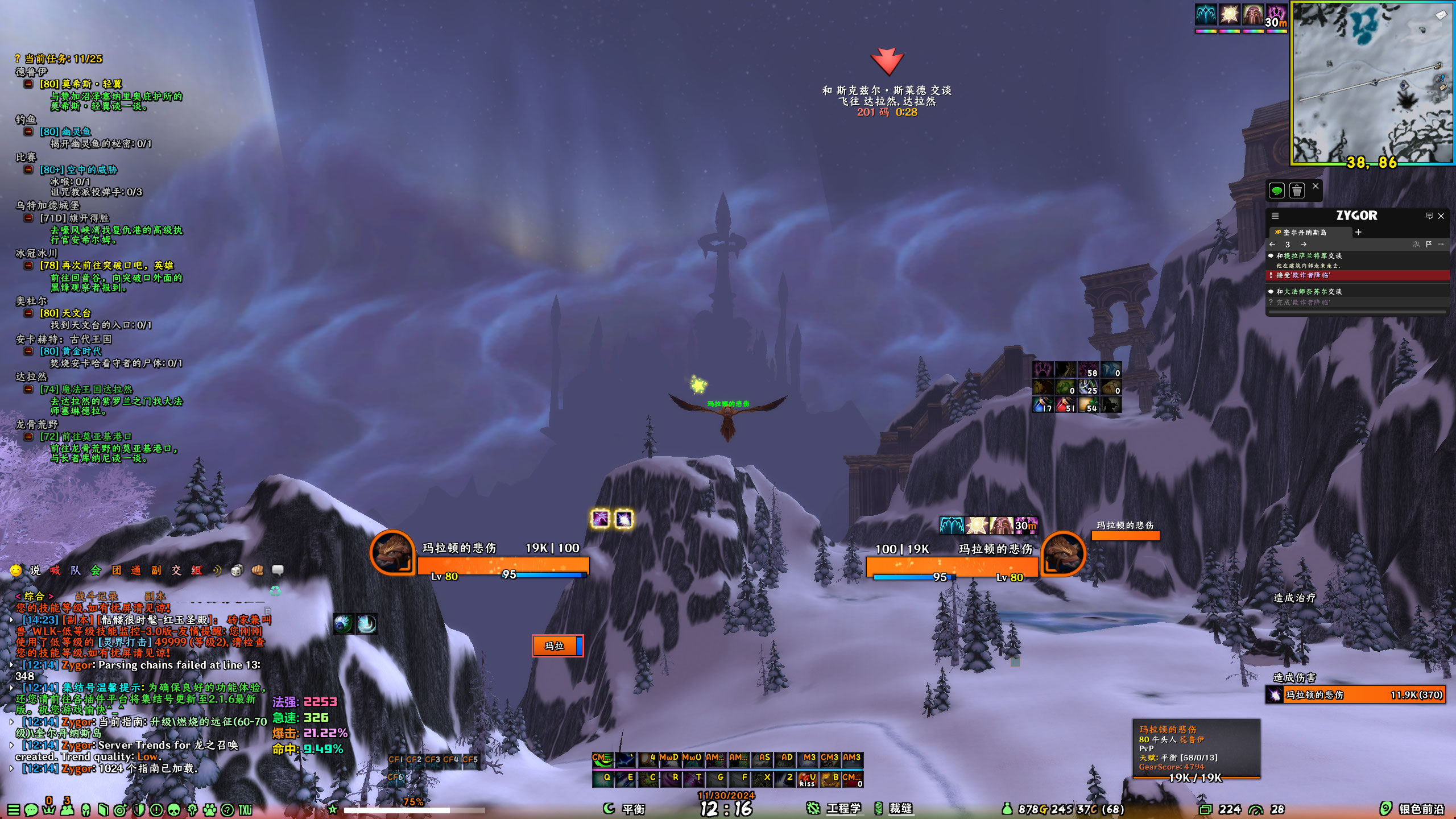1456x819 pixels.
Task: Open the 裁缝 tailoring profession
Action: (x=900, y=809)
